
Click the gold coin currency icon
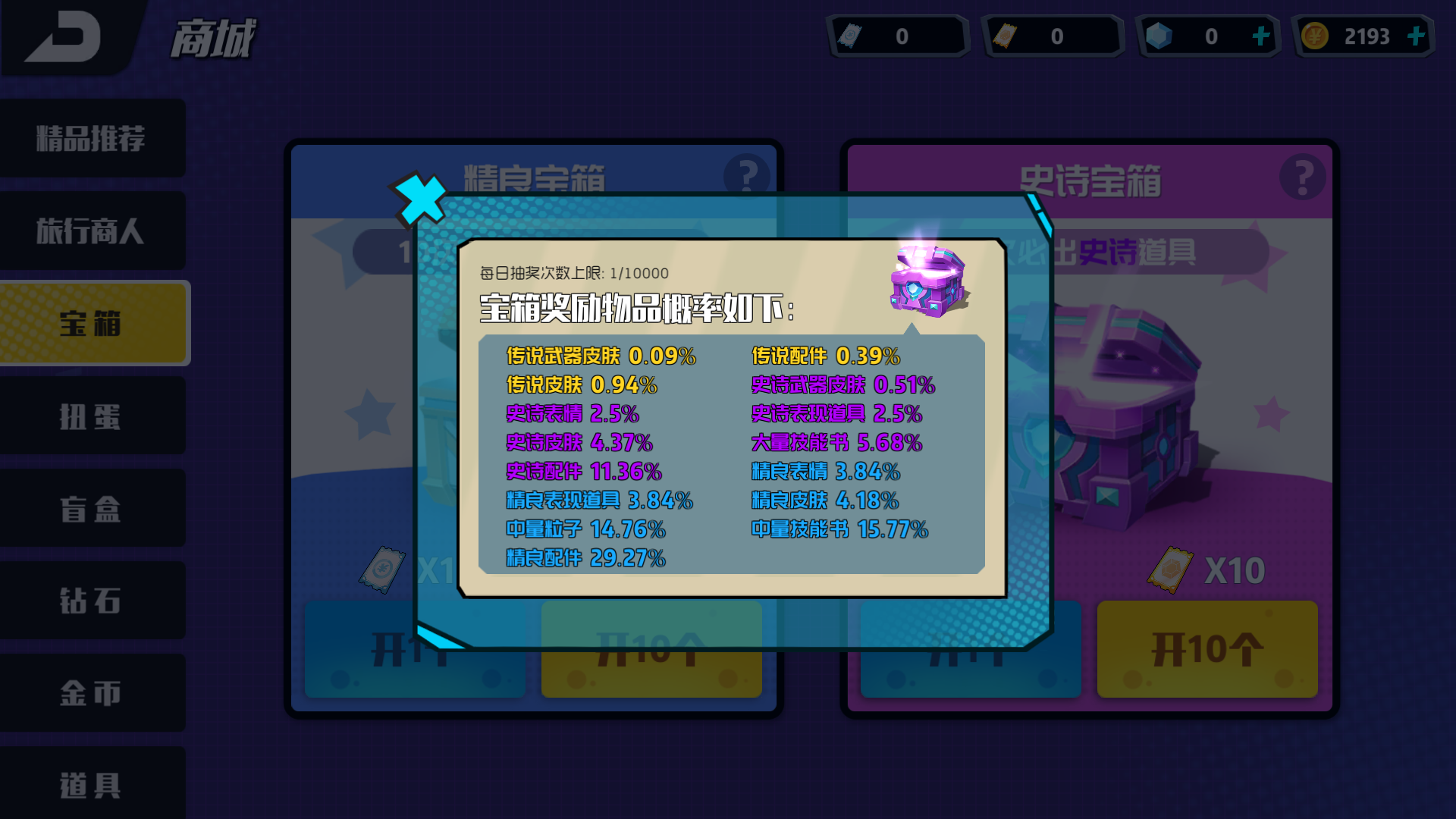1315,36
